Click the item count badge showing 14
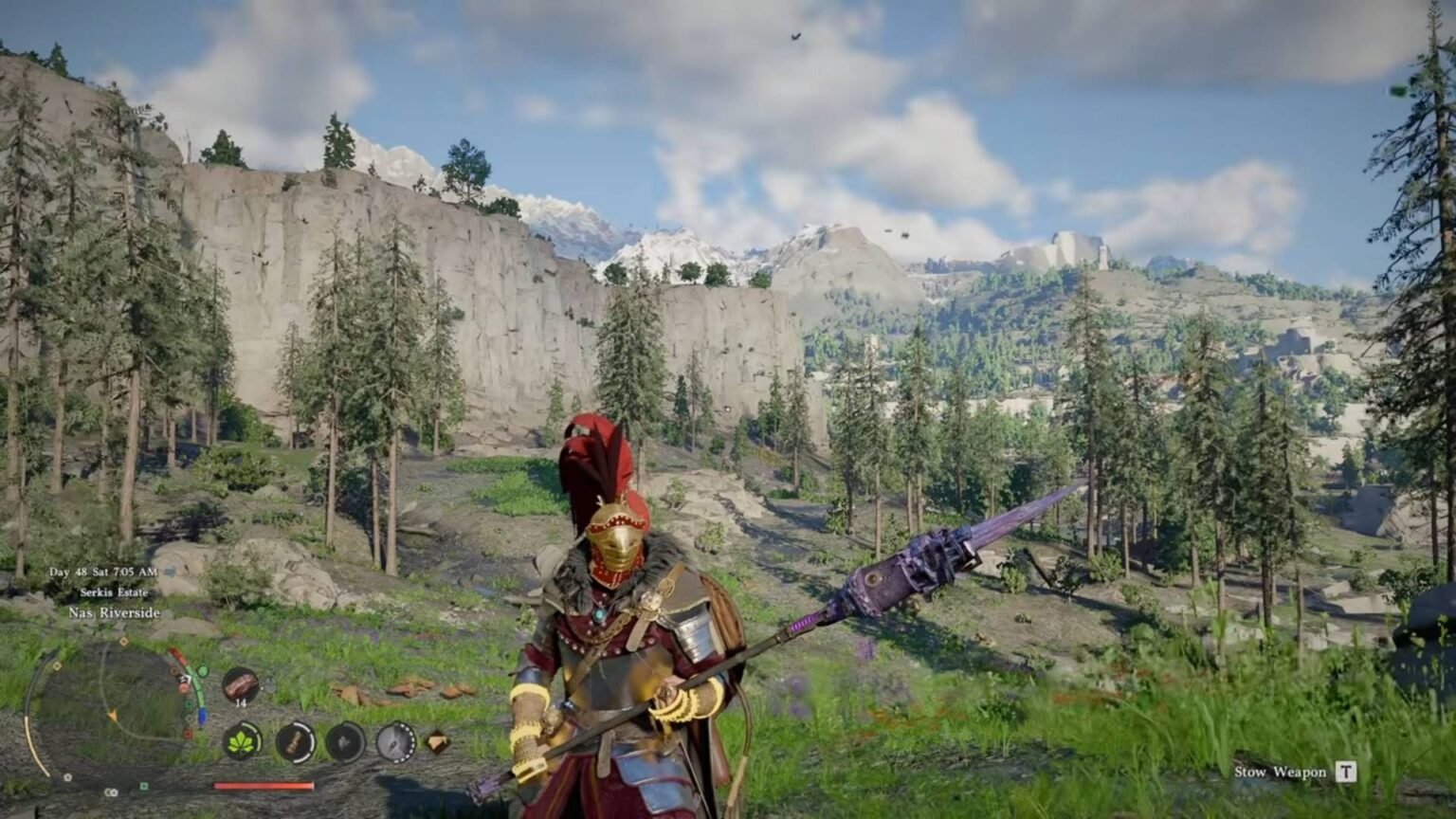This screenshot has height=819, width=1456. click(x=240, y=702)
